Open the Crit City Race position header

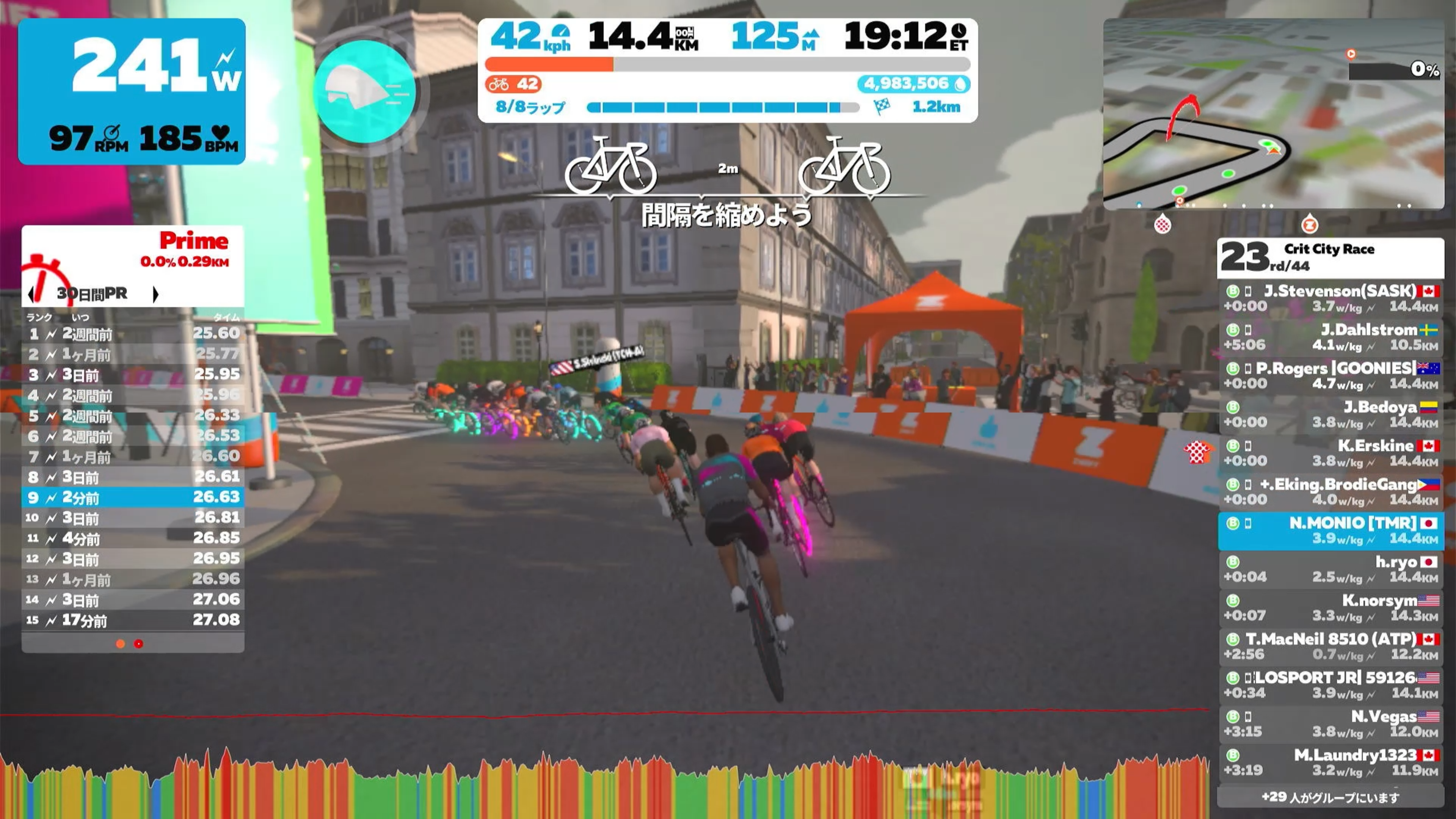pos(1330,258)
